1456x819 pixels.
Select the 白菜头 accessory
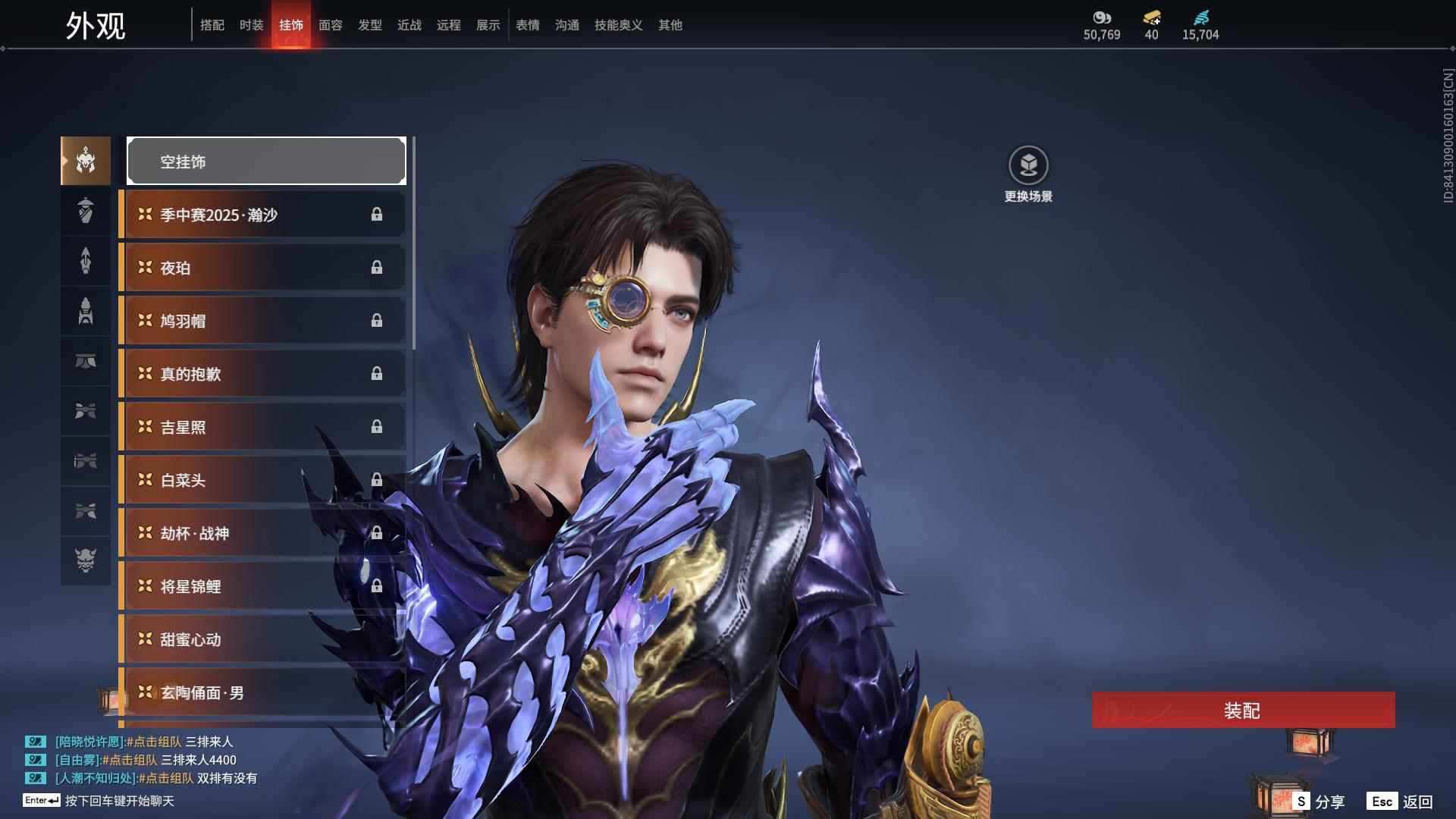click(262, 480)
